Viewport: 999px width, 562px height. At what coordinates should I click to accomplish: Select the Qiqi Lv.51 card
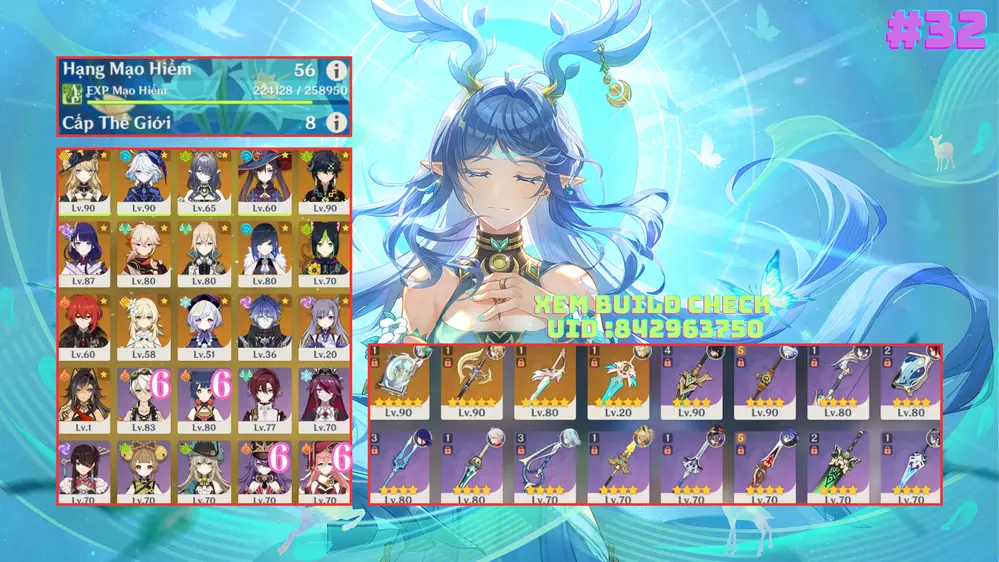coord(204,325)
